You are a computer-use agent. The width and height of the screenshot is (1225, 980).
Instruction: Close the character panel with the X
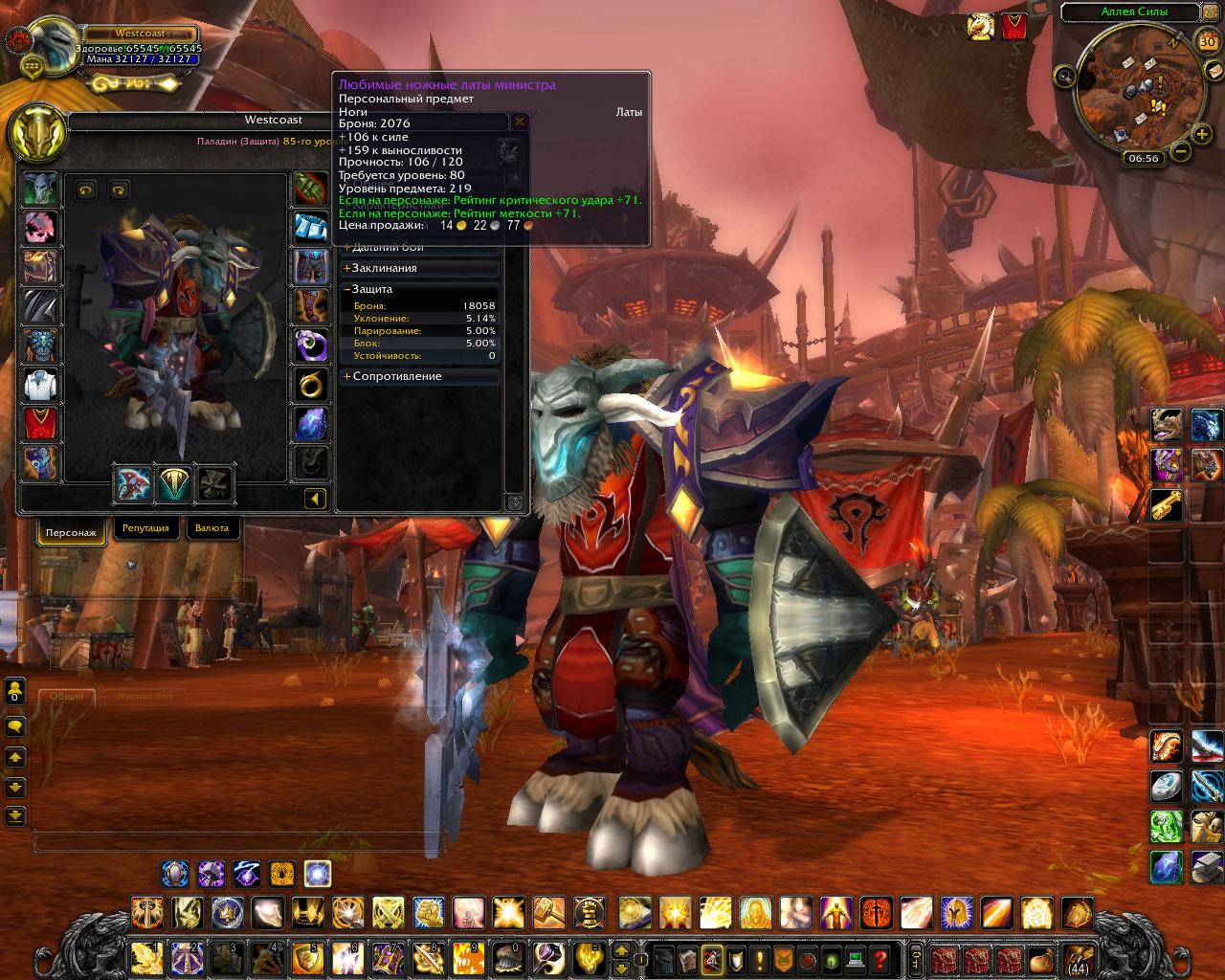(x=520, y=122)
